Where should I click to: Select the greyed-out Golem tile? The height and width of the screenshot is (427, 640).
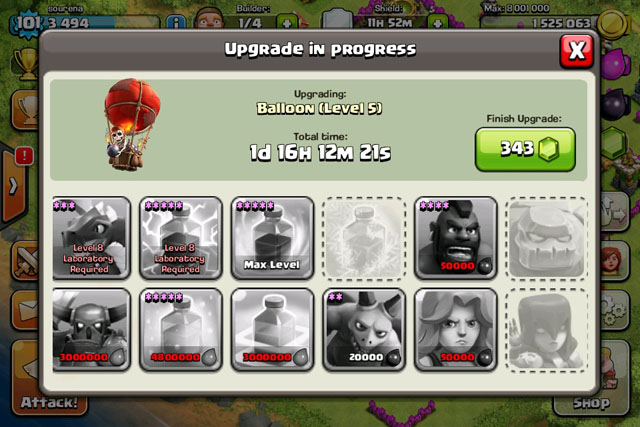coord(547,236)
